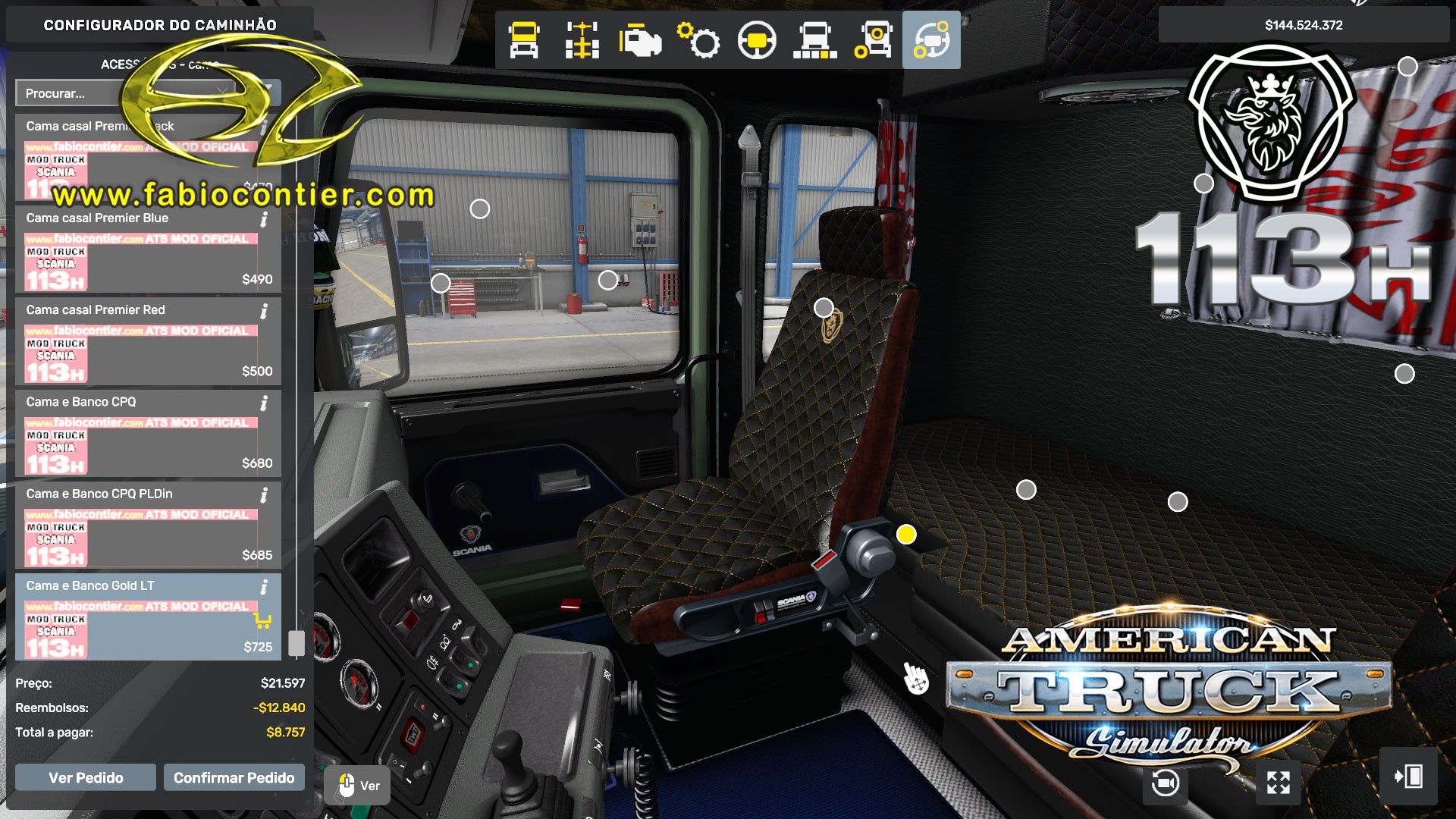Switch to the highlighted interior accessories tab
Screen dimensions: 1456x819
click(x=931, y=41)
